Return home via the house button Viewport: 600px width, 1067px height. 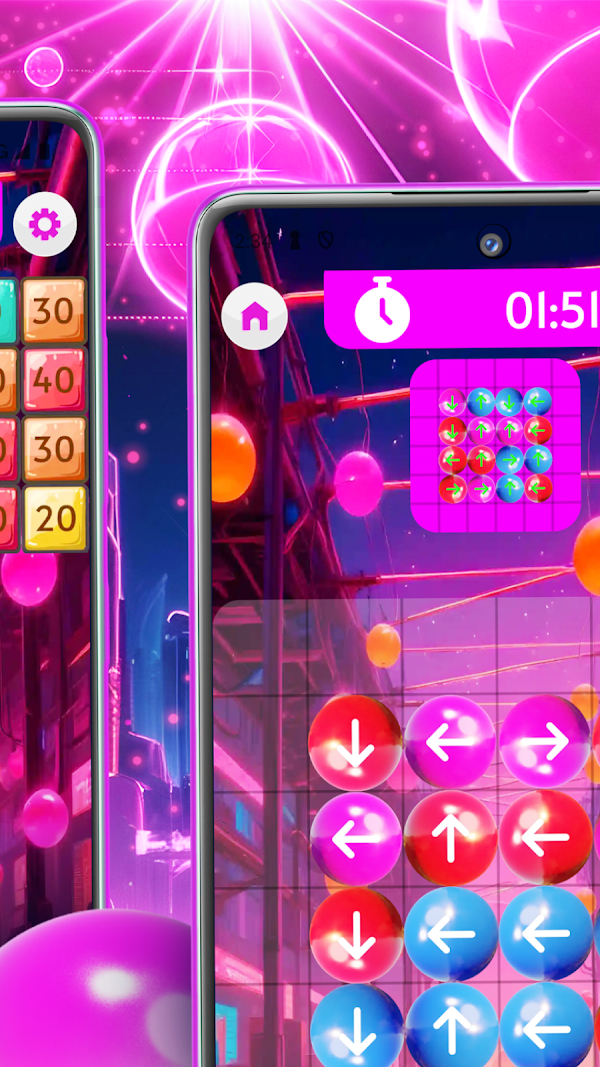pos(255,316)
